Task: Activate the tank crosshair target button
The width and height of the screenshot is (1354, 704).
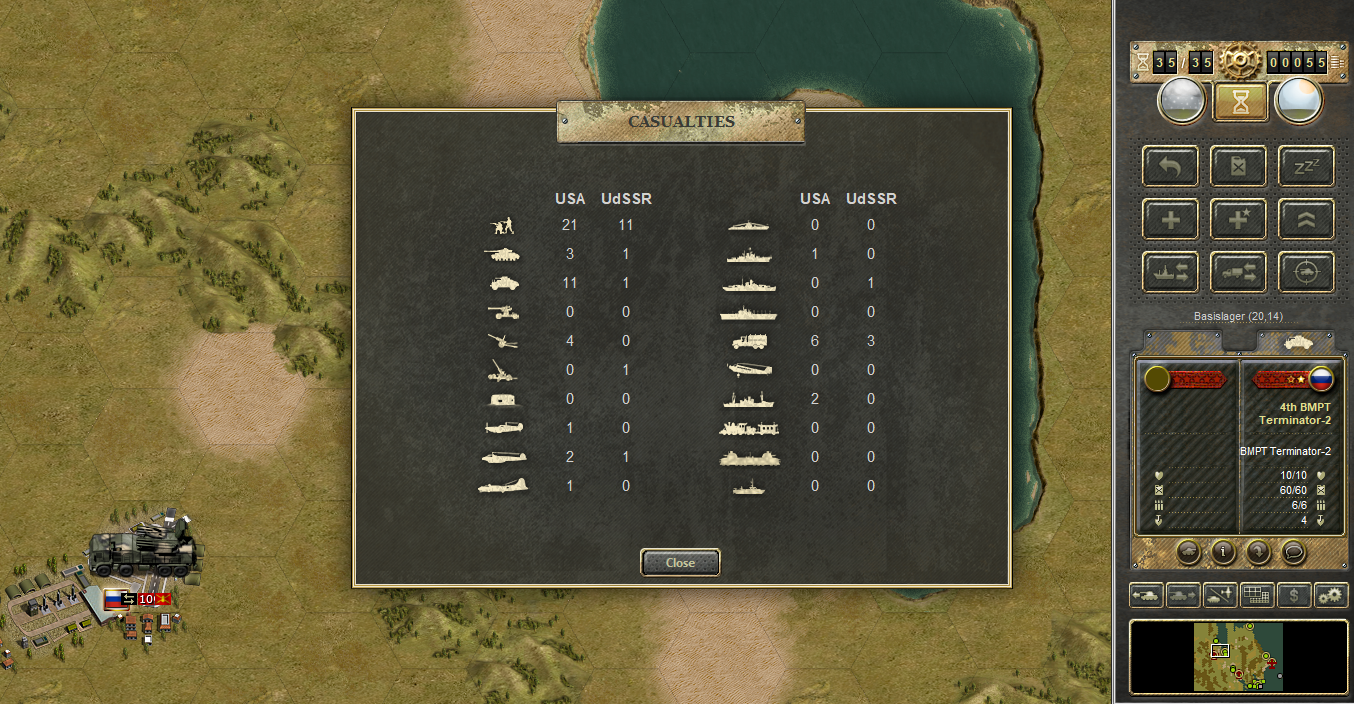Action: click(1306, 271)
